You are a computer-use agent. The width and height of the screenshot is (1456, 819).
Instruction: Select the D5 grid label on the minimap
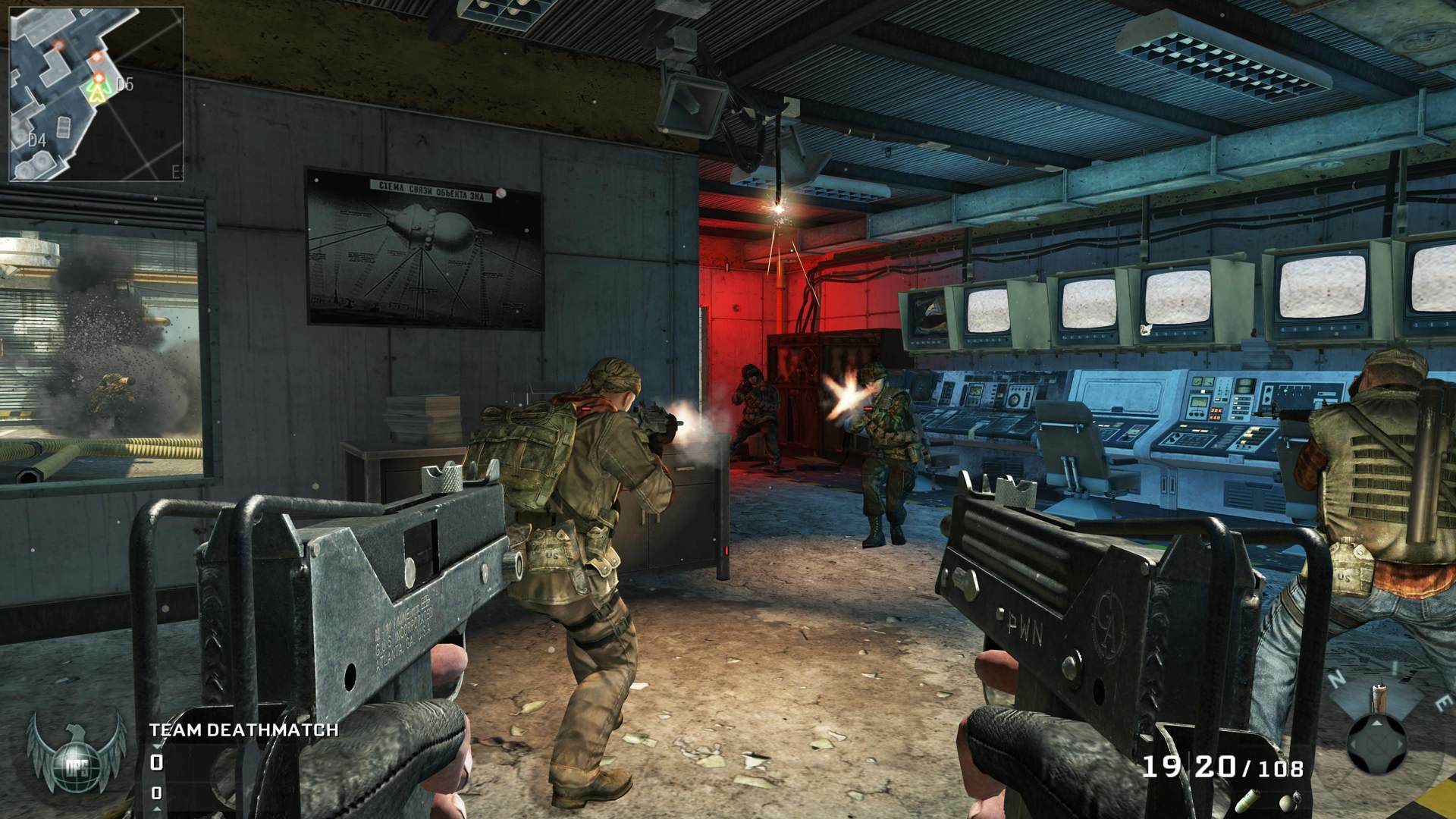click(124, 85)
